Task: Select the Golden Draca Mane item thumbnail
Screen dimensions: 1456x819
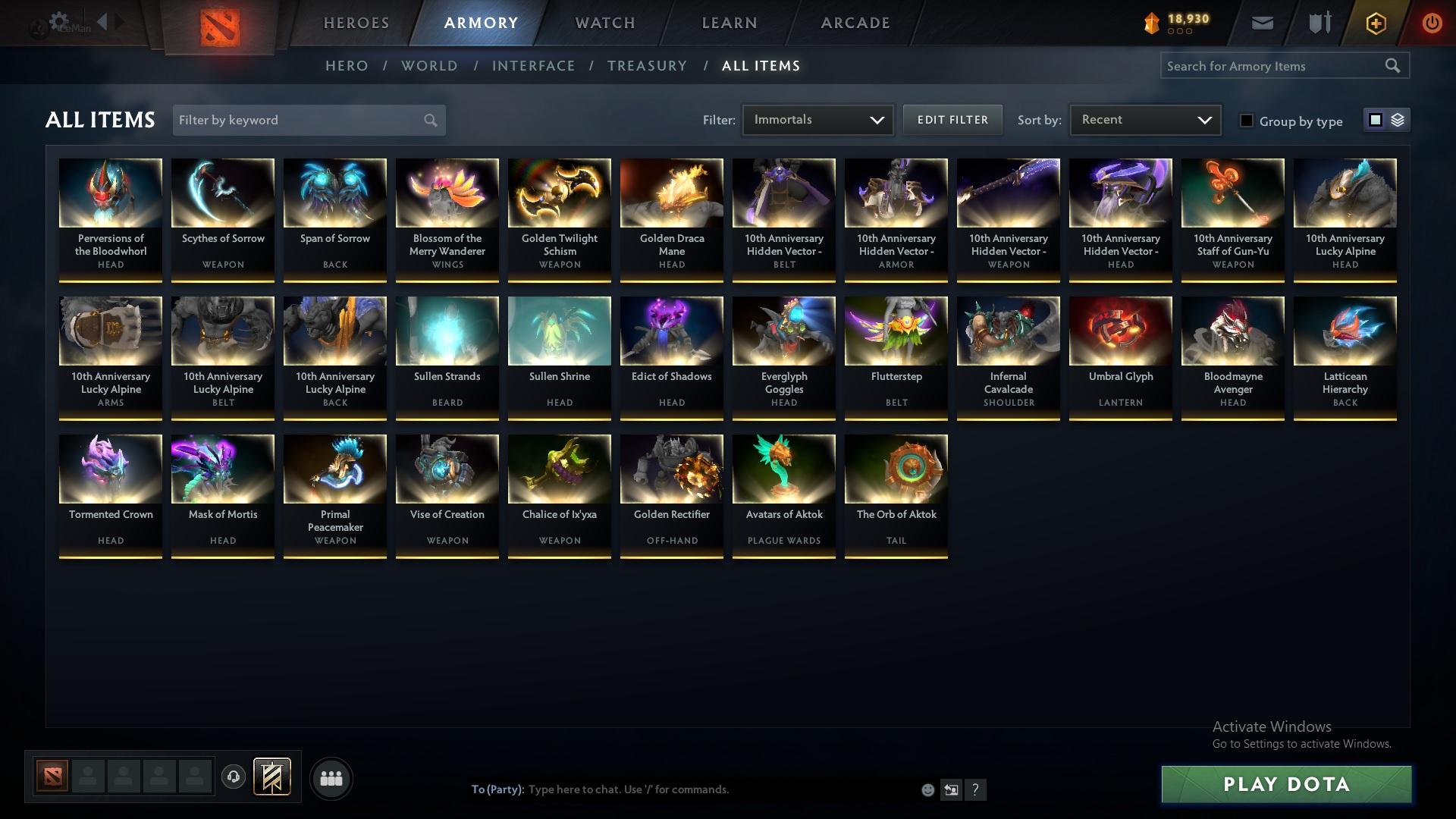Action: (671, 192)
